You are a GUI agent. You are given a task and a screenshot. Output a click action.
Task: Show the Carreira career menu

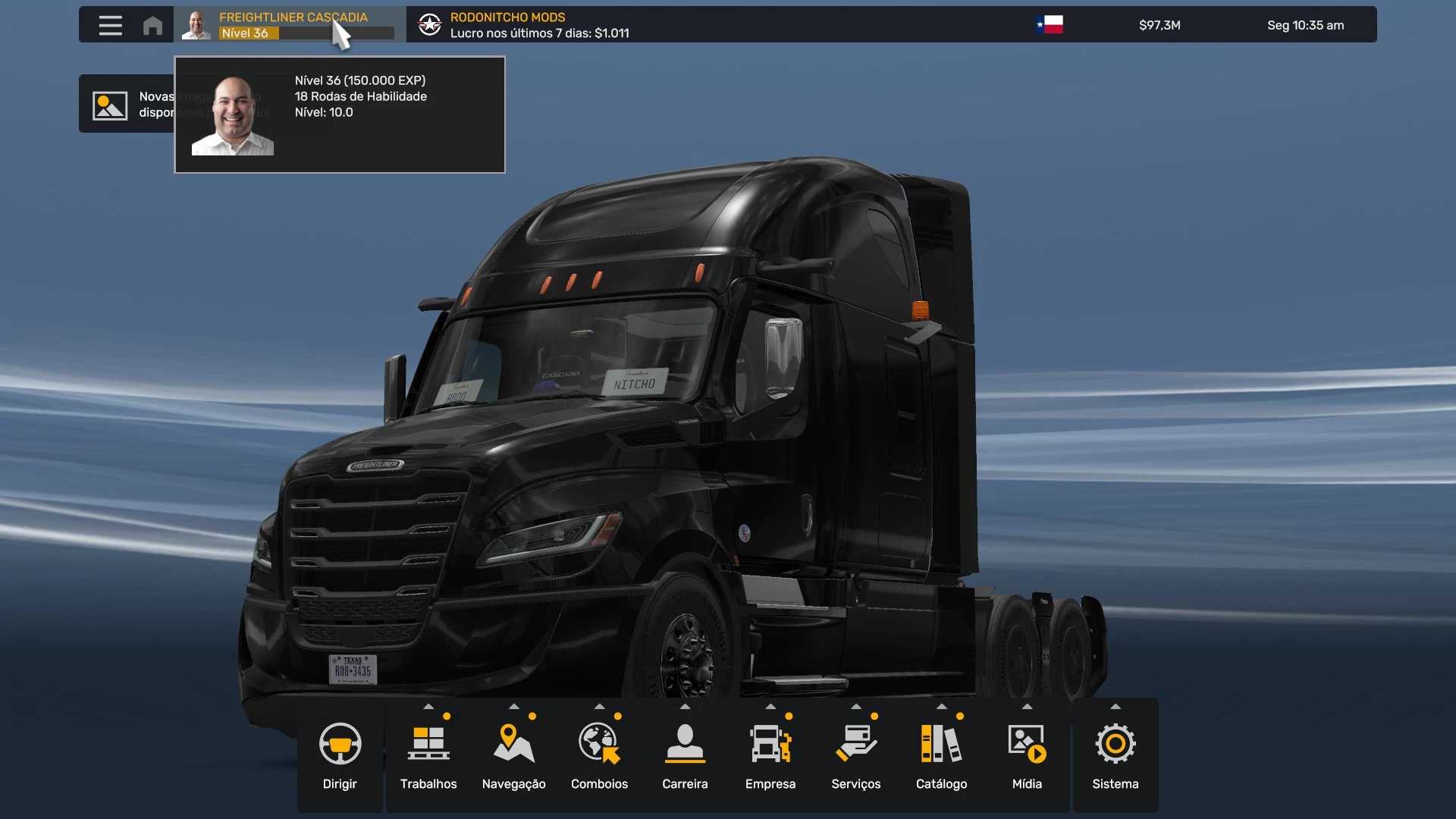tap(685, 755)
